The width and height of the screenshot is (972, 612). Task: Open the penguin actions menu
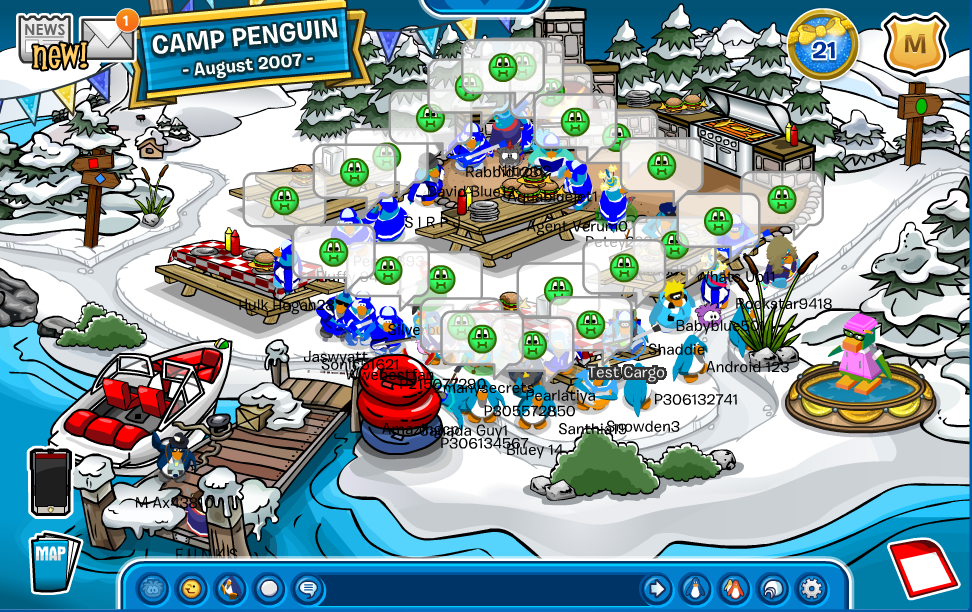click(x=230, y=587)
